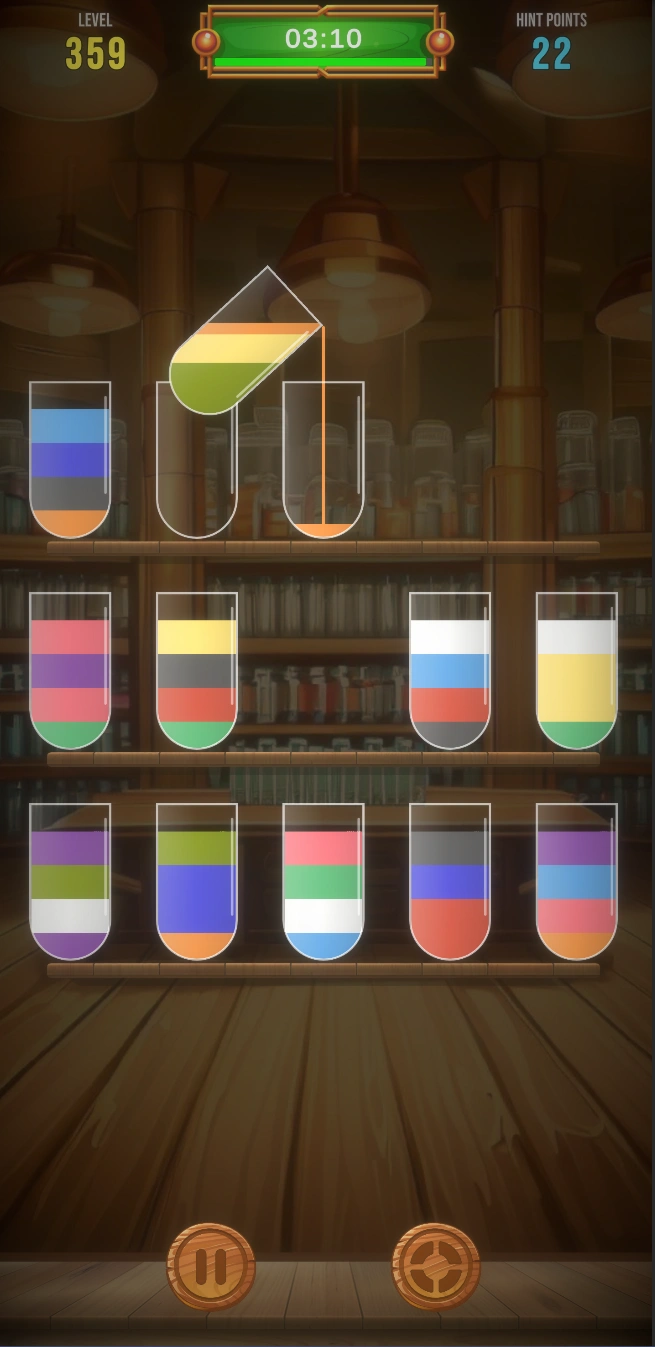655x1347 pixels.
Task: Select the tube topped with yellow over gray
Action: [x=197, y=670]
